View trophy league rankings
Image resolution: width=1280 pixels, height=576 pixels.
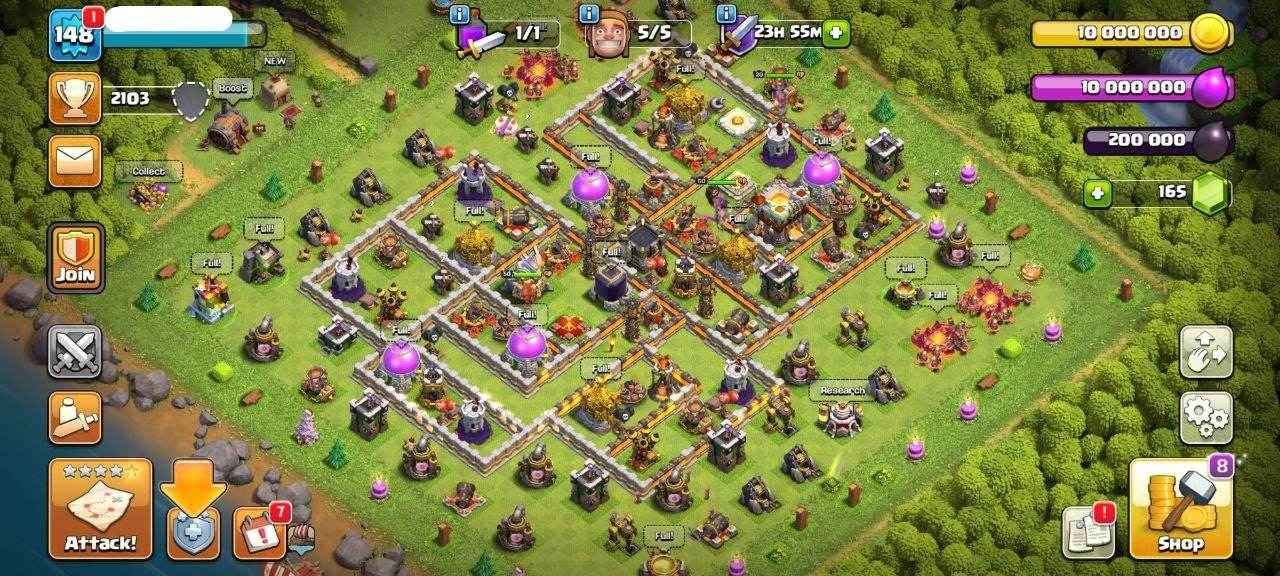[x=75, y=98]
